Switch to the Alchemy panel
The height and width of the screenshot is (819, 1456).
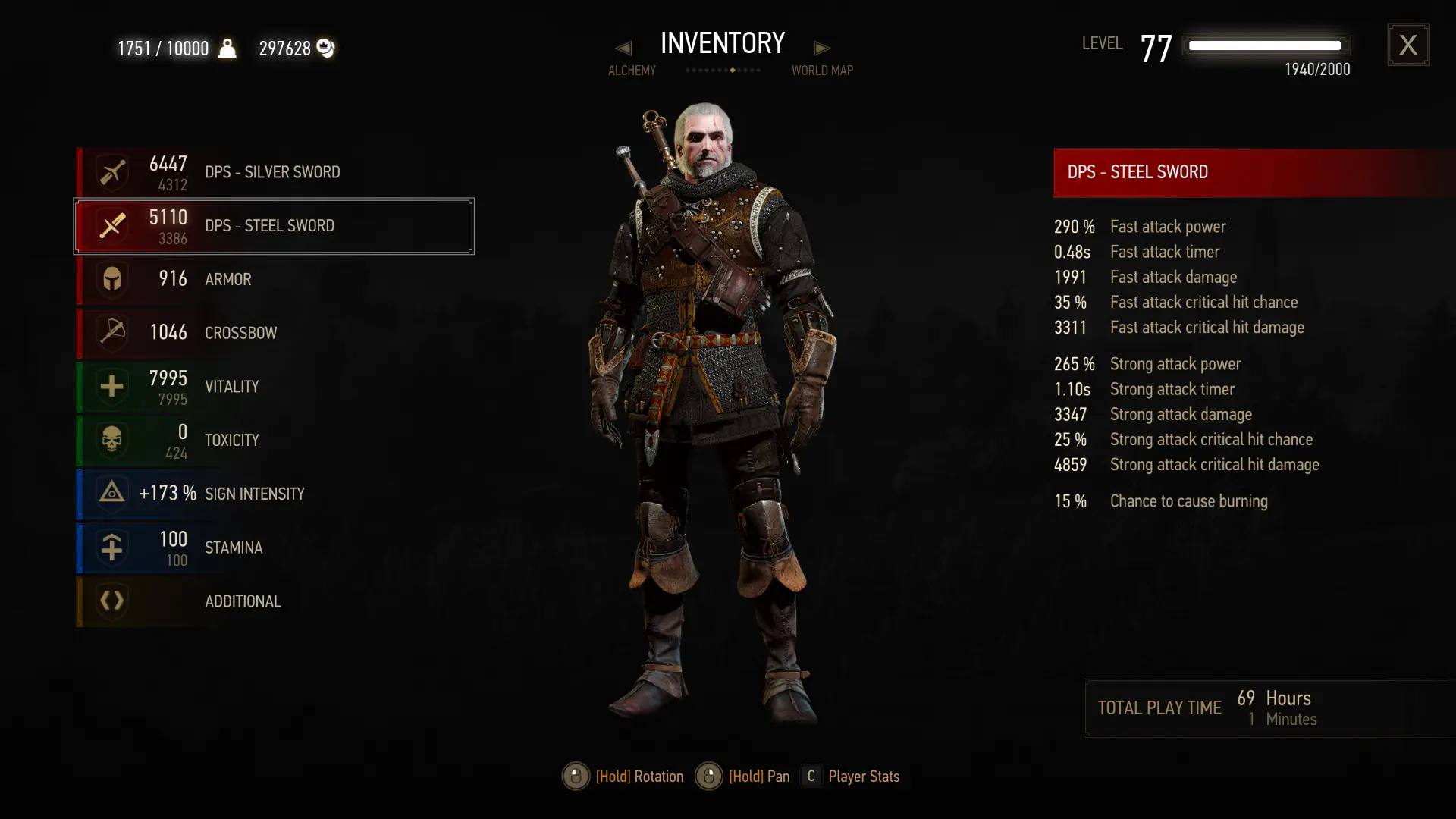click(632, 71)
